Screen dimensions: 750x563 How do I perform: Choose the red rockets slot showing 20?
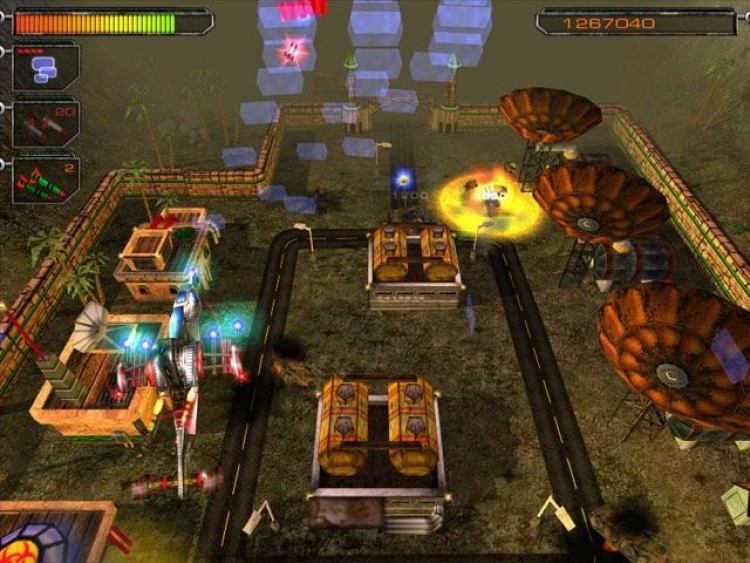pos(45,124)
